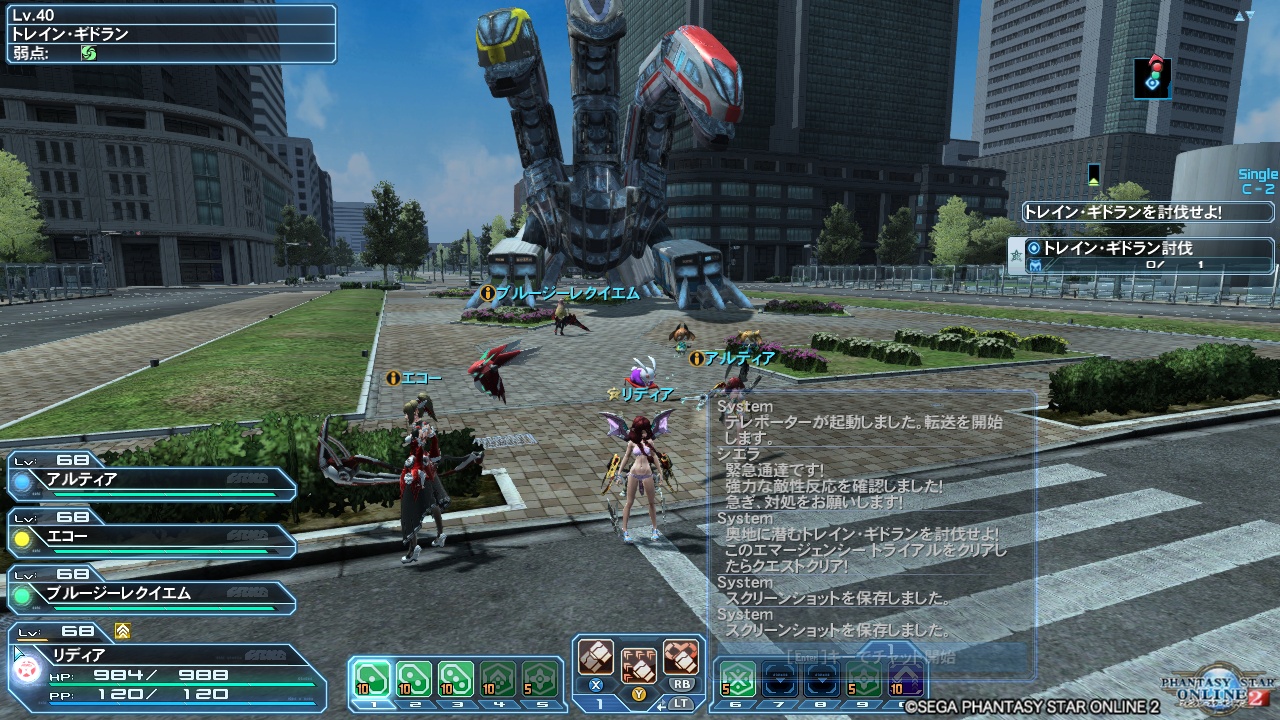The image size is (1280, 720).
Task: Click the info bubble above エコー
Action: pos(391,378)
